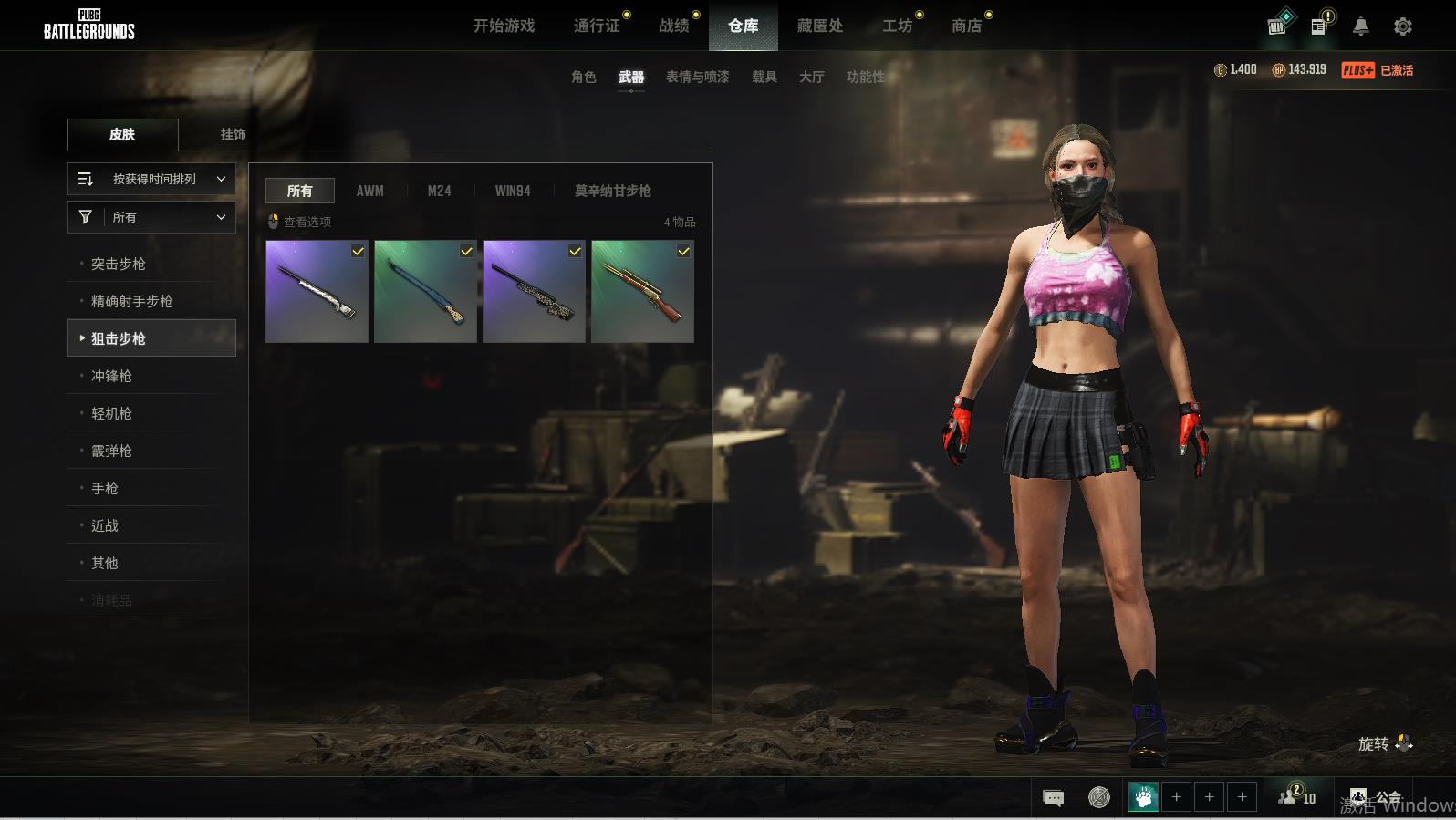This screenshot has width=1456, height=820.
Task: Open the 公会 clan panel
Action: (x=1376, y=798)
